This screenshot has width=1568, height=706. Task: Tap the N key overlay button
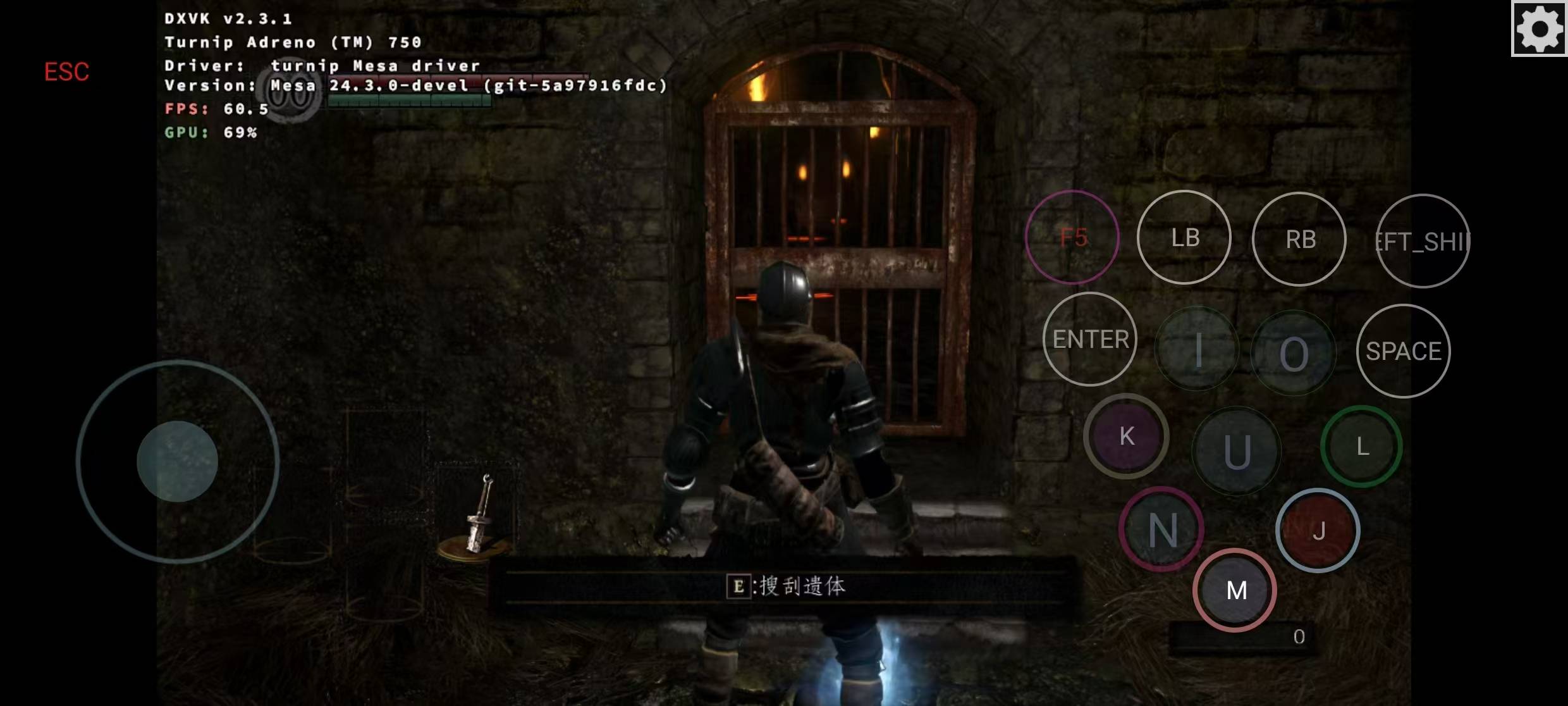click(1162, 529)
